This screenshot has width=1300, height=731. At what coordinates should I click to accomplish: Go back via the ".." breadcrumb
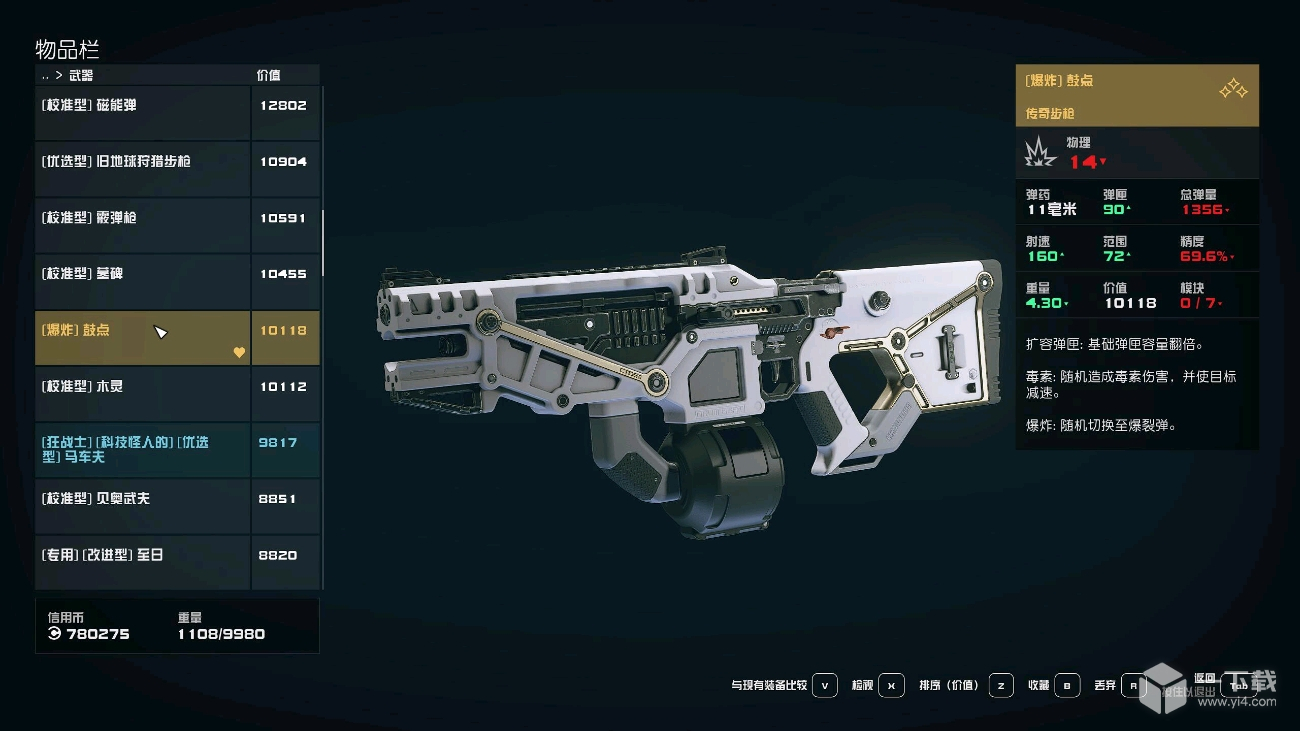[x=45, y=76]
